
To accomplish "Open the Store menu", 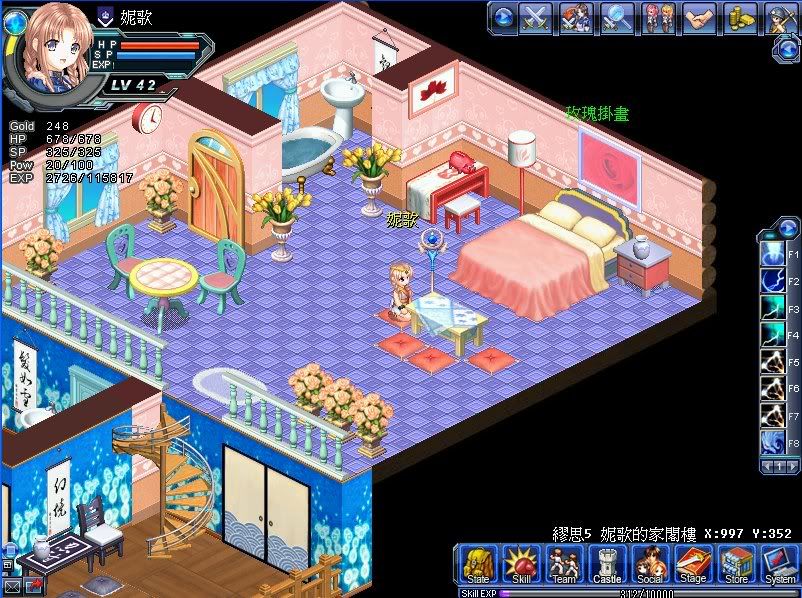I will coord(736,563).
